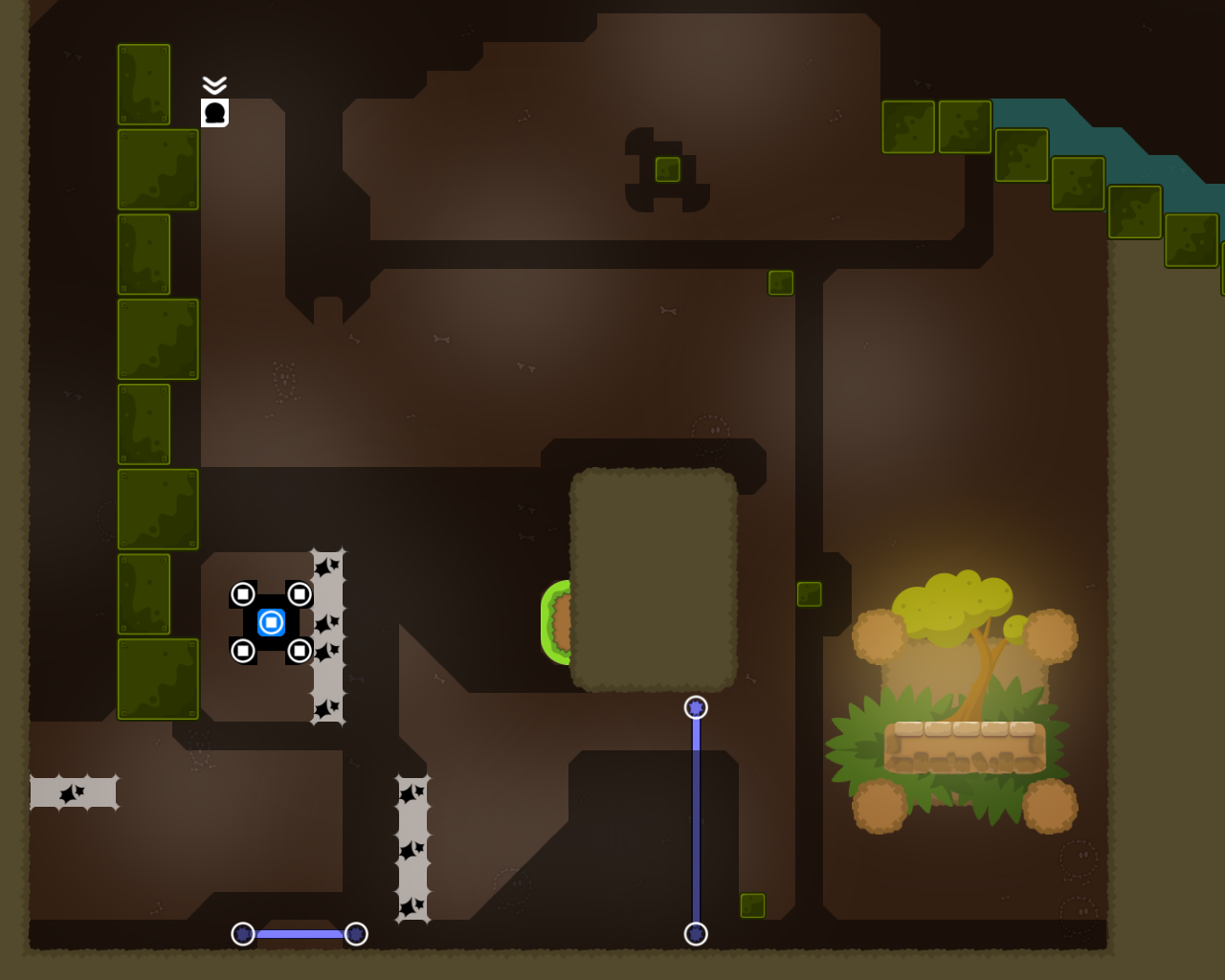The width and height of the screenshot is (1225, 980).
Task: Grab the lower-left corner handle of the selection
Action: click(243, 652)
